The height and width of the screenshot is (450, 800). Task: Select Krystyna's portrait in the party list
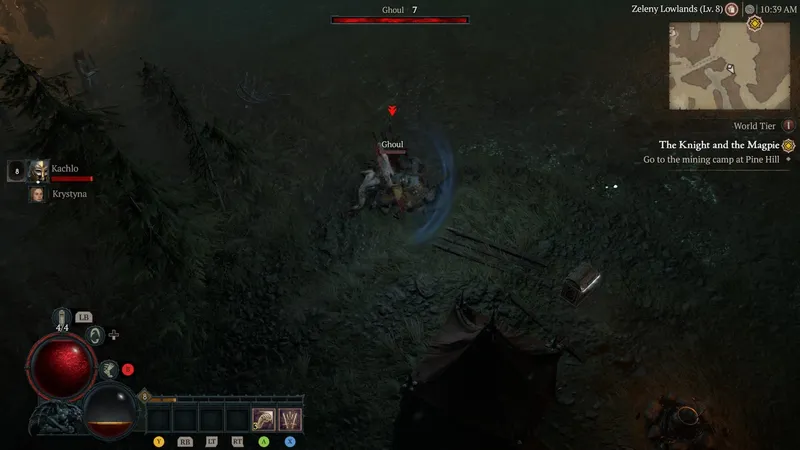click(x=39, y=194)
